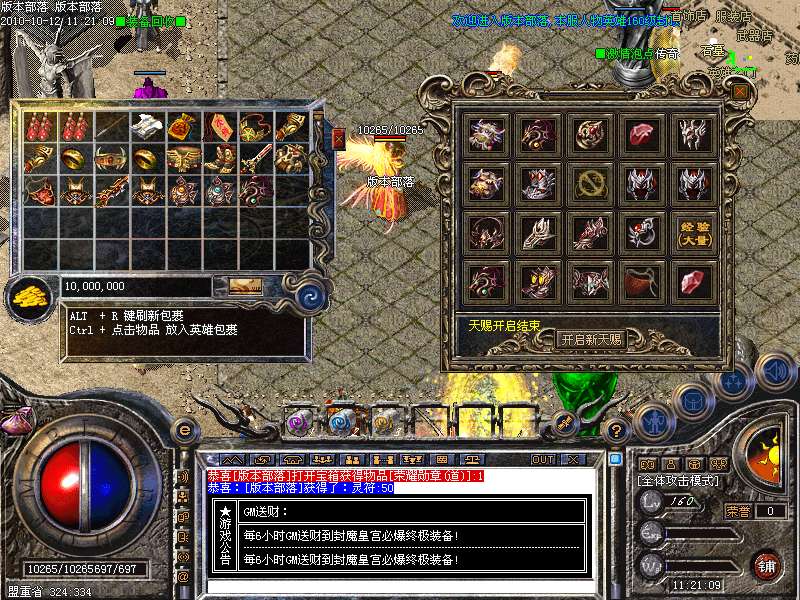800x600 pixels.
Task: Click the 开启新天赐 button
Action: pos(590,340)
